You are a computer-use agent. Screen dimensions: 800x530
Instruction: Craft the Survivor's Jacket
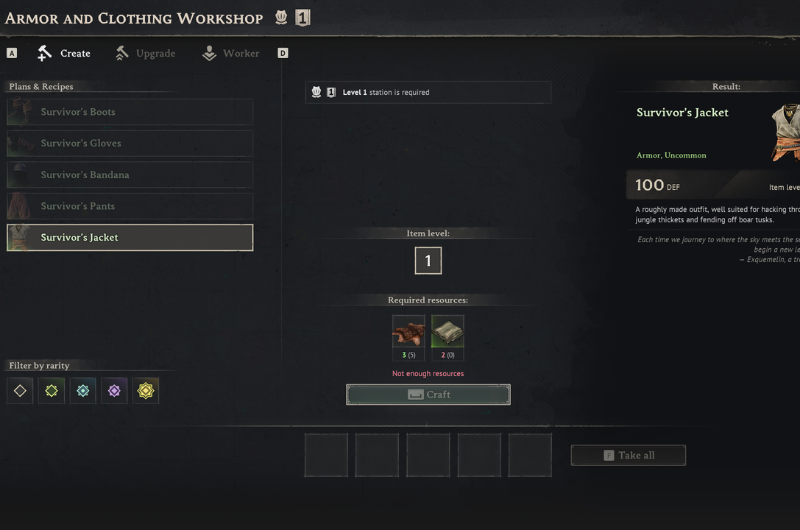coord(428,394)
